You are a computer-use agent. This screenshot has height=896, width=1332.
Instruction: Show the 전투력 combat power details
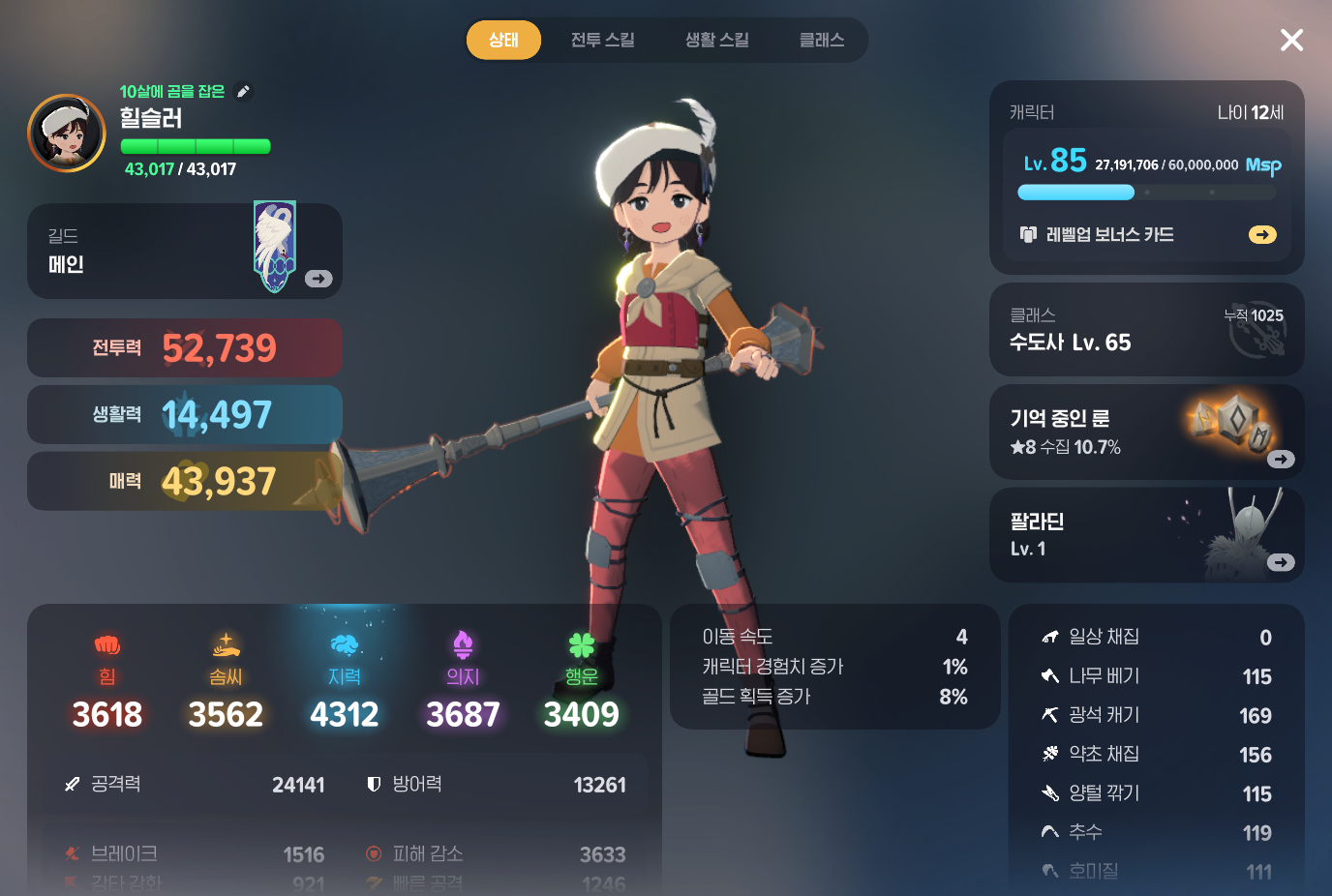point(184,347)
